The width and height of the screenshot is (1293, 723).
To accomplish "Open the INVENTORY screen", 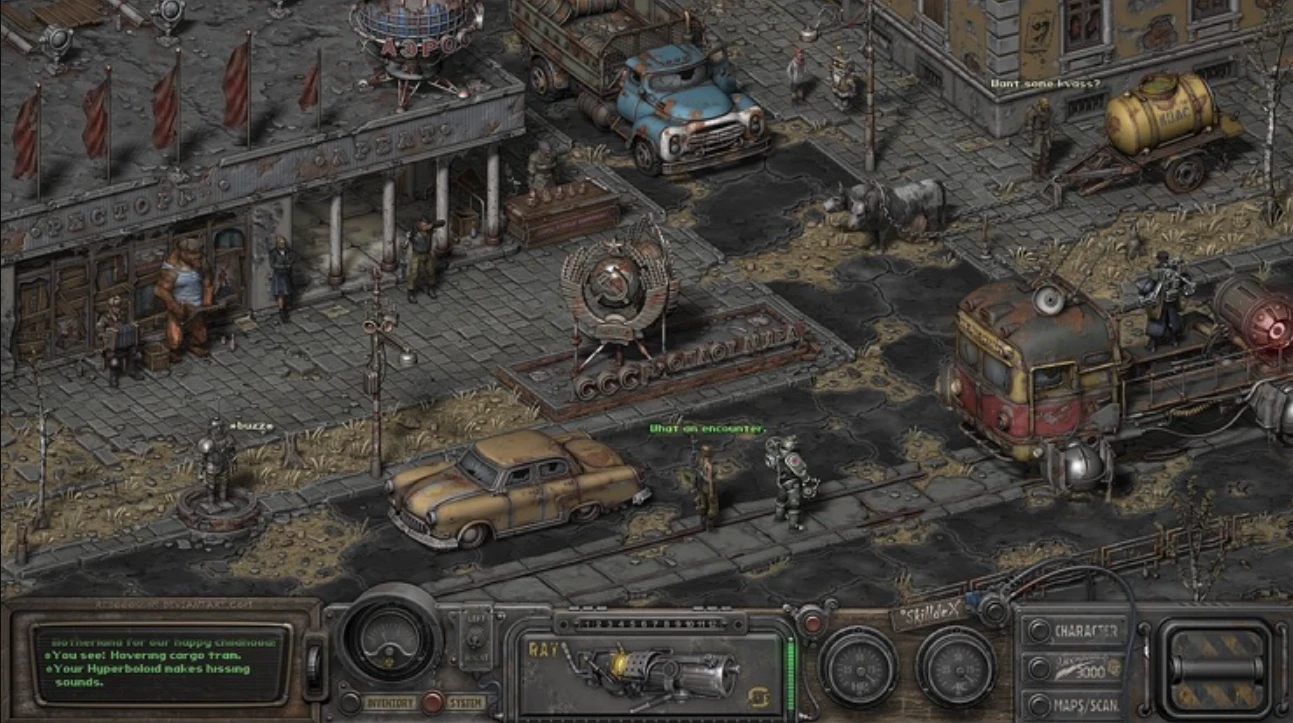I will click(x=390, y=702).
